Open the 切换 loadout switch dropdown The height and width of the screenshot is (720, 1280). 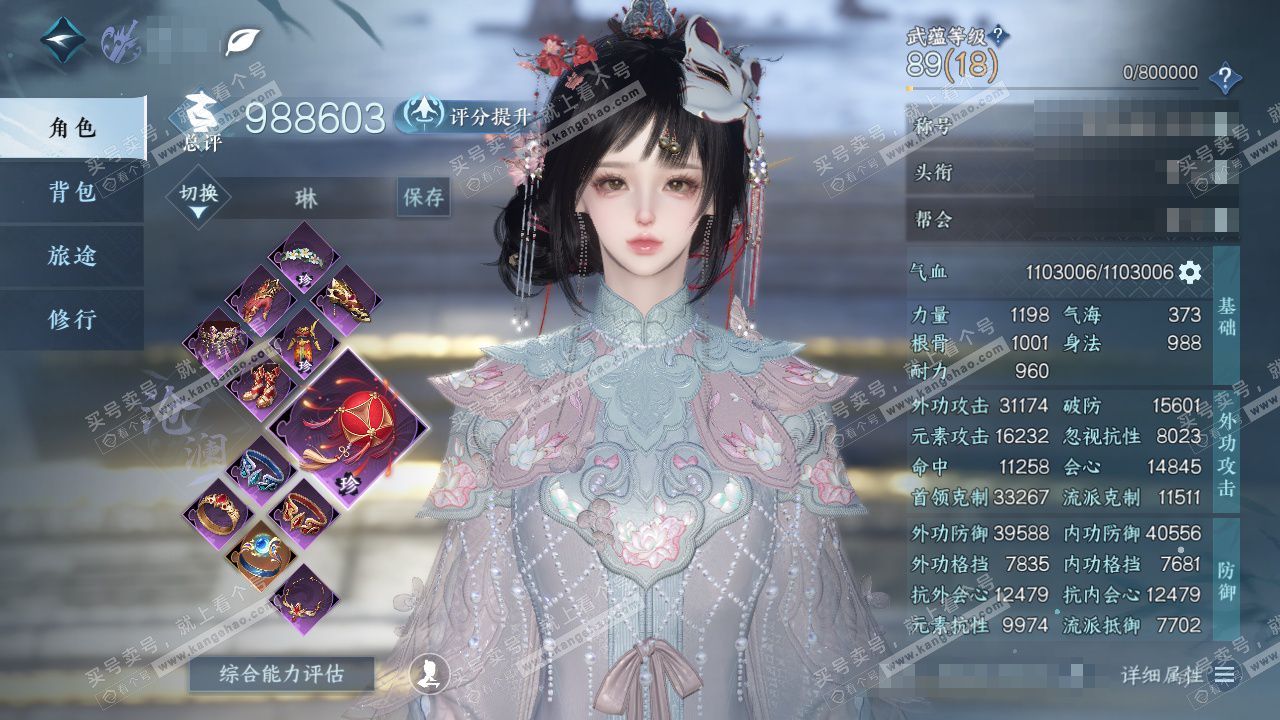[198, 199]
